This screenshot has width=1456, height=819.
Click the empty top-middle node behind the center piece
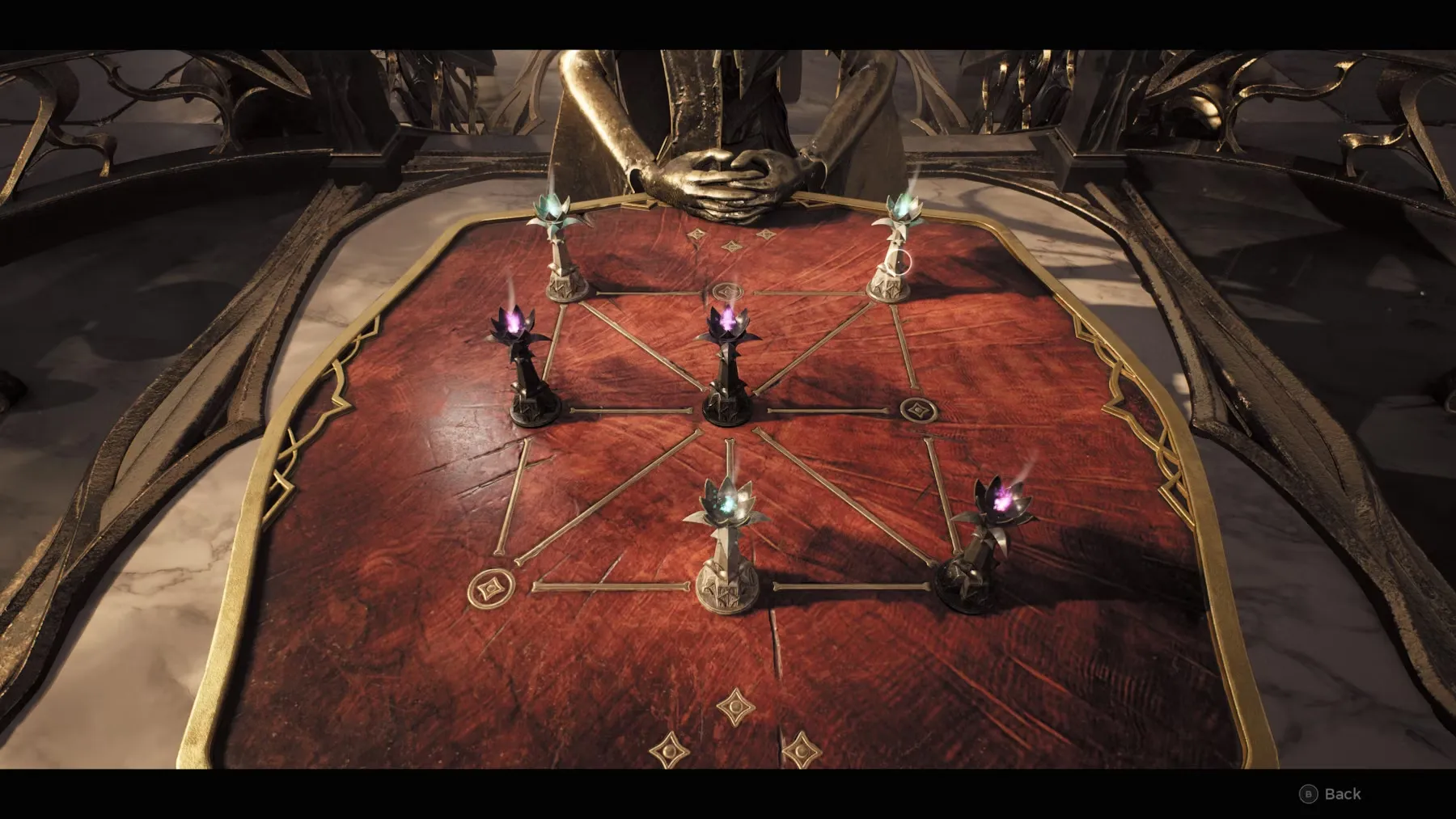point(727,291)
